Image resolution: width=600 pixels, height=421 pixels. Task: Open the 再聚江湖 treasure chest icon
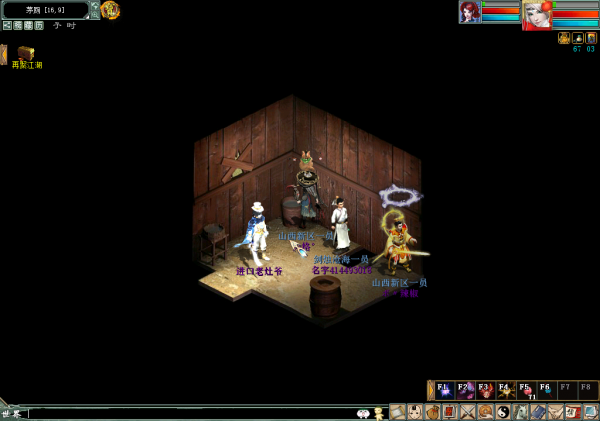click(26, 53)
